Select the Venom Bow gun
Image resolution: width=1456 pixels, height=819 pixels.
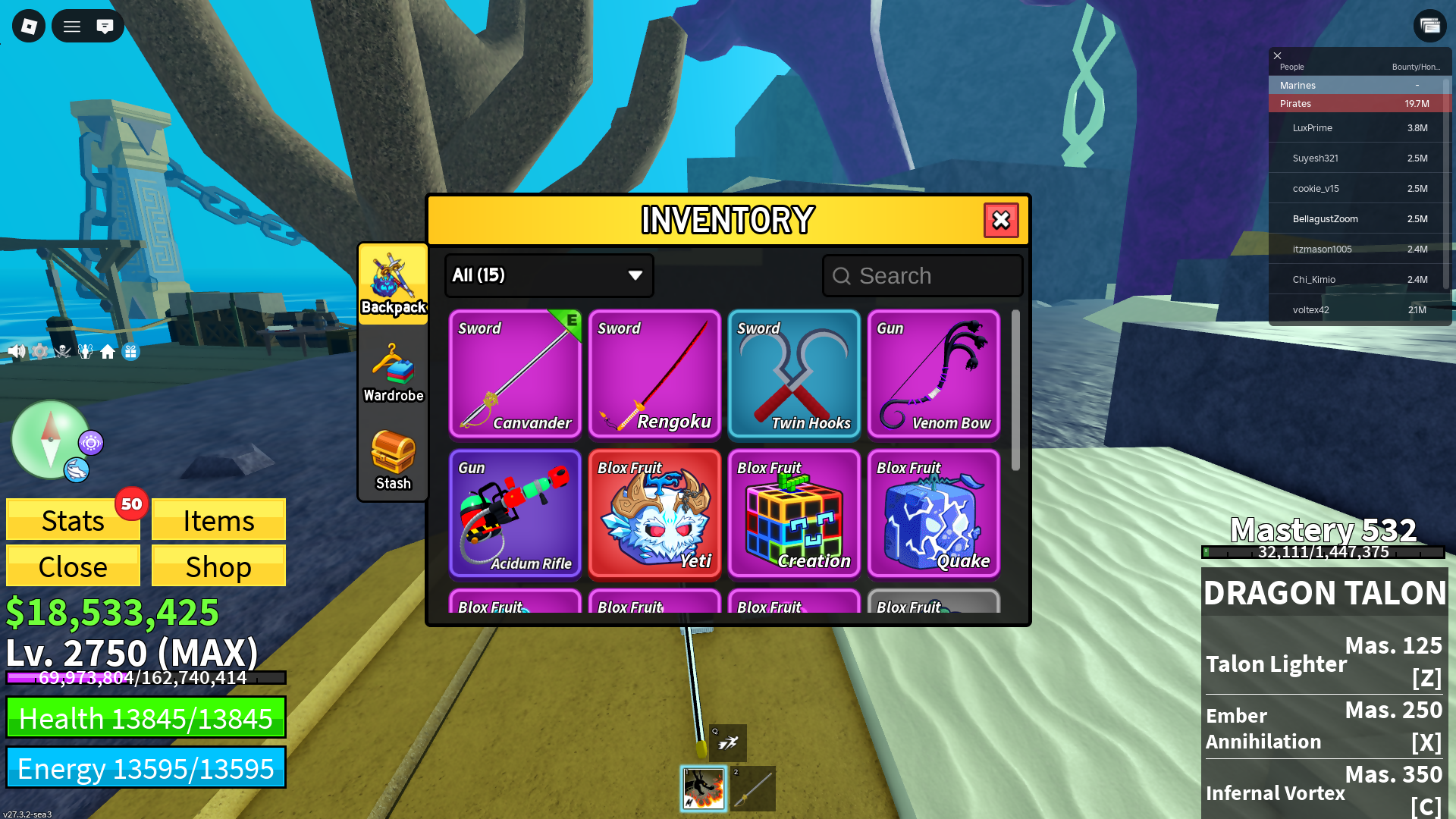tap(934, 374)
